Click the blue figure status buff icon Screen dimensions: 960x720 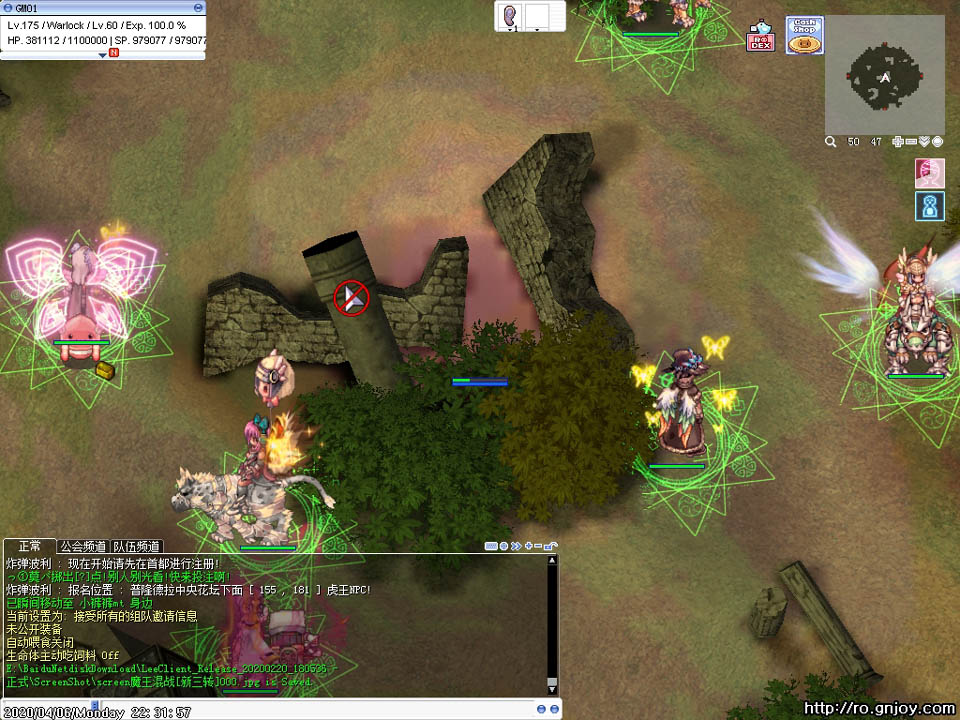click(930, 206)
